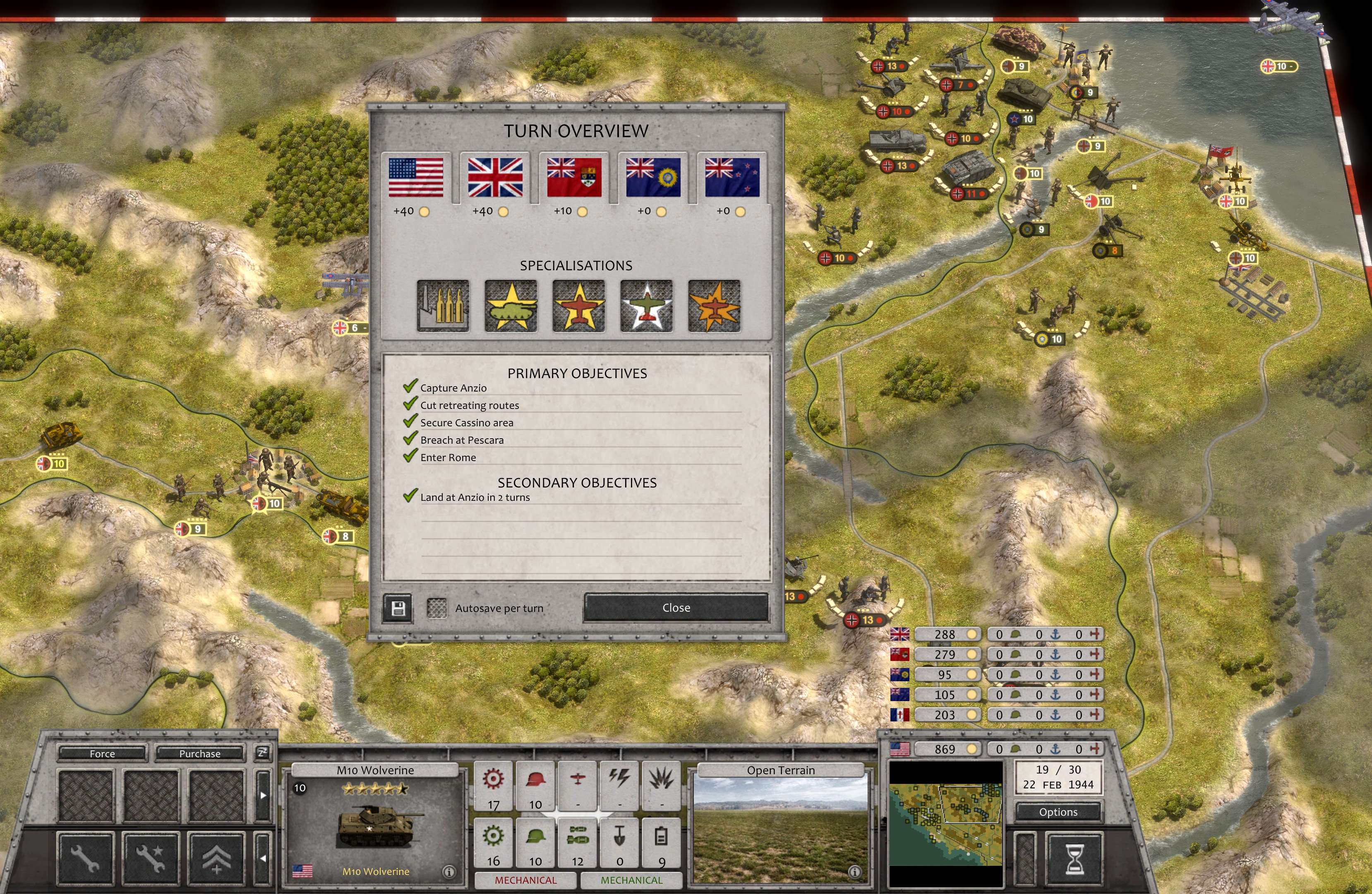Click the floppy disk save button
The width and height of the screenshot is (1372, 894).
pyautogui.click(x=398, y=608)
